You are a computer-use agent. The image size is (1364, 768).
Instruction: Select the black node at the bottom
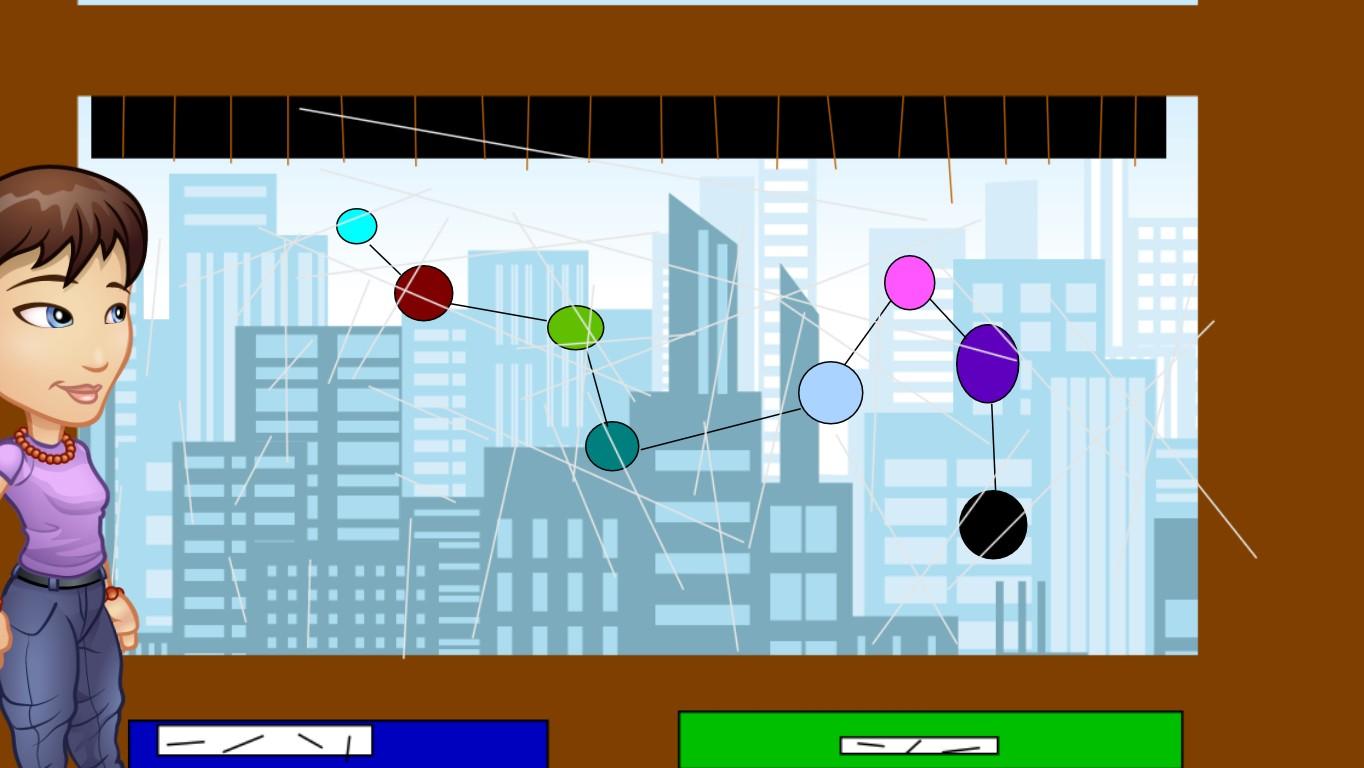click(994, 524)
